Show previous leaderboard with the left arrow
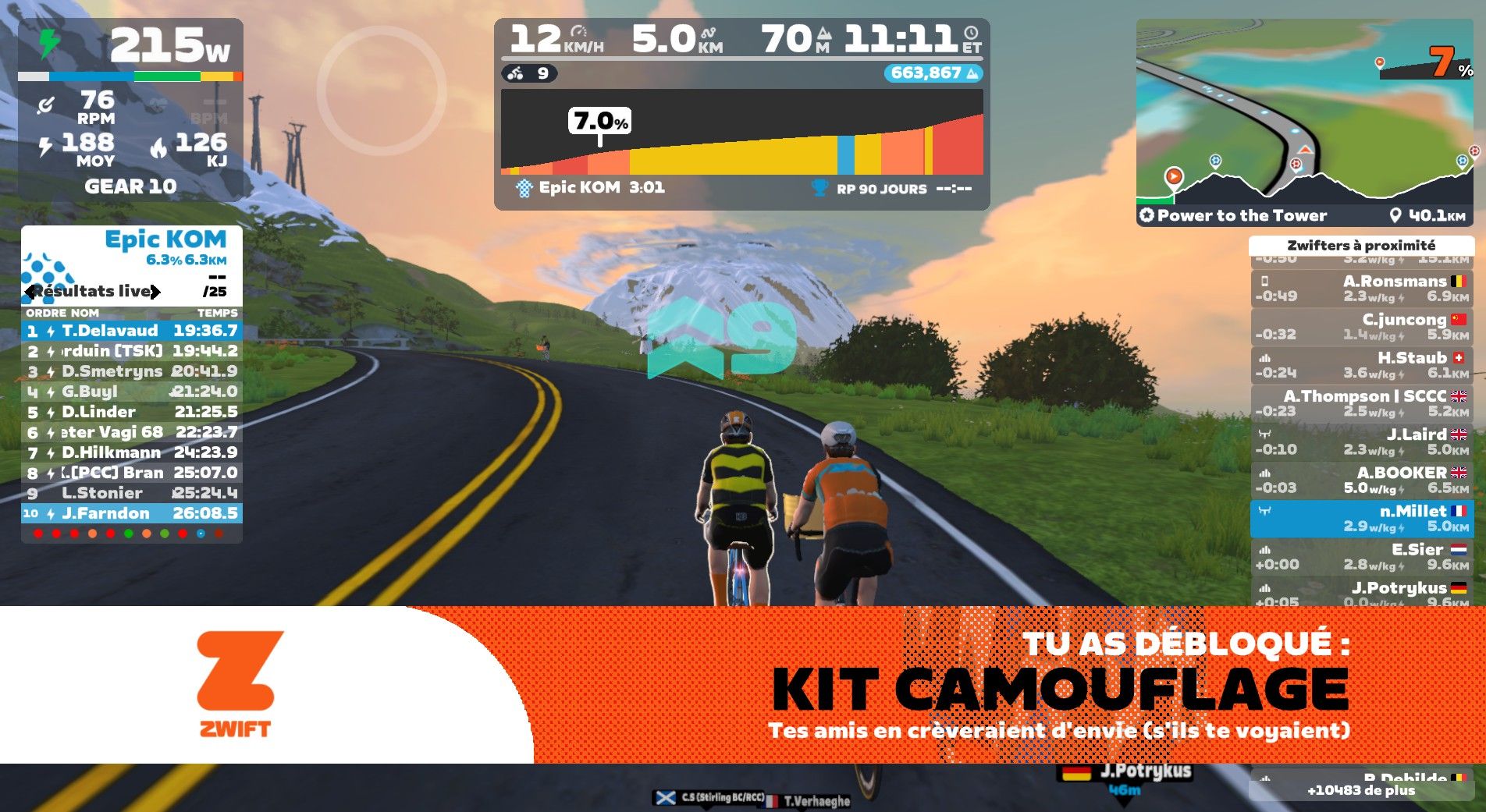Viewport: 1486px width, 812px height. tap(30, 292)
